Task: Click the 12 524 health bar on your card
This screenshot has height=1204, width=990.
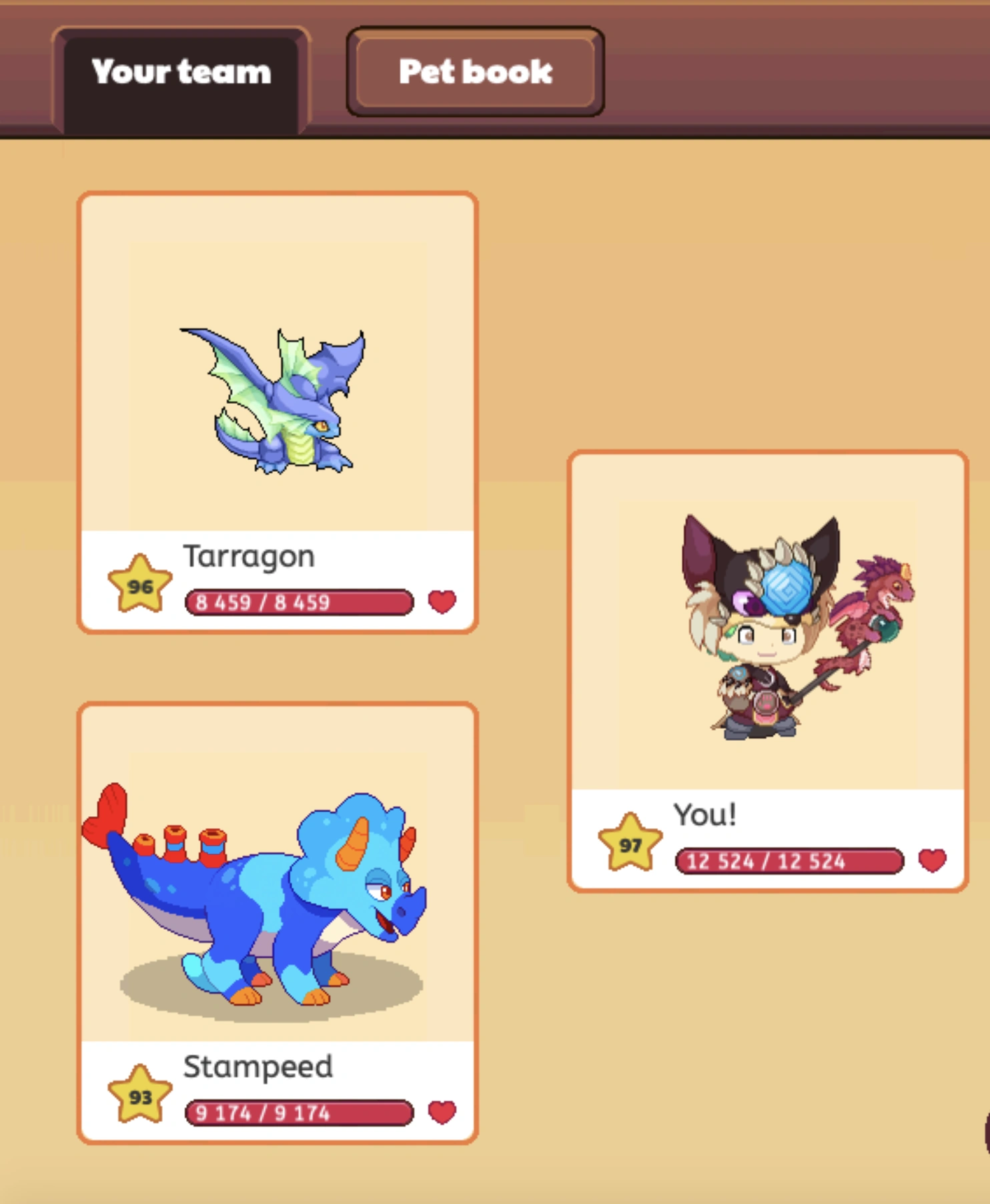Action: (x=789, y=861)
